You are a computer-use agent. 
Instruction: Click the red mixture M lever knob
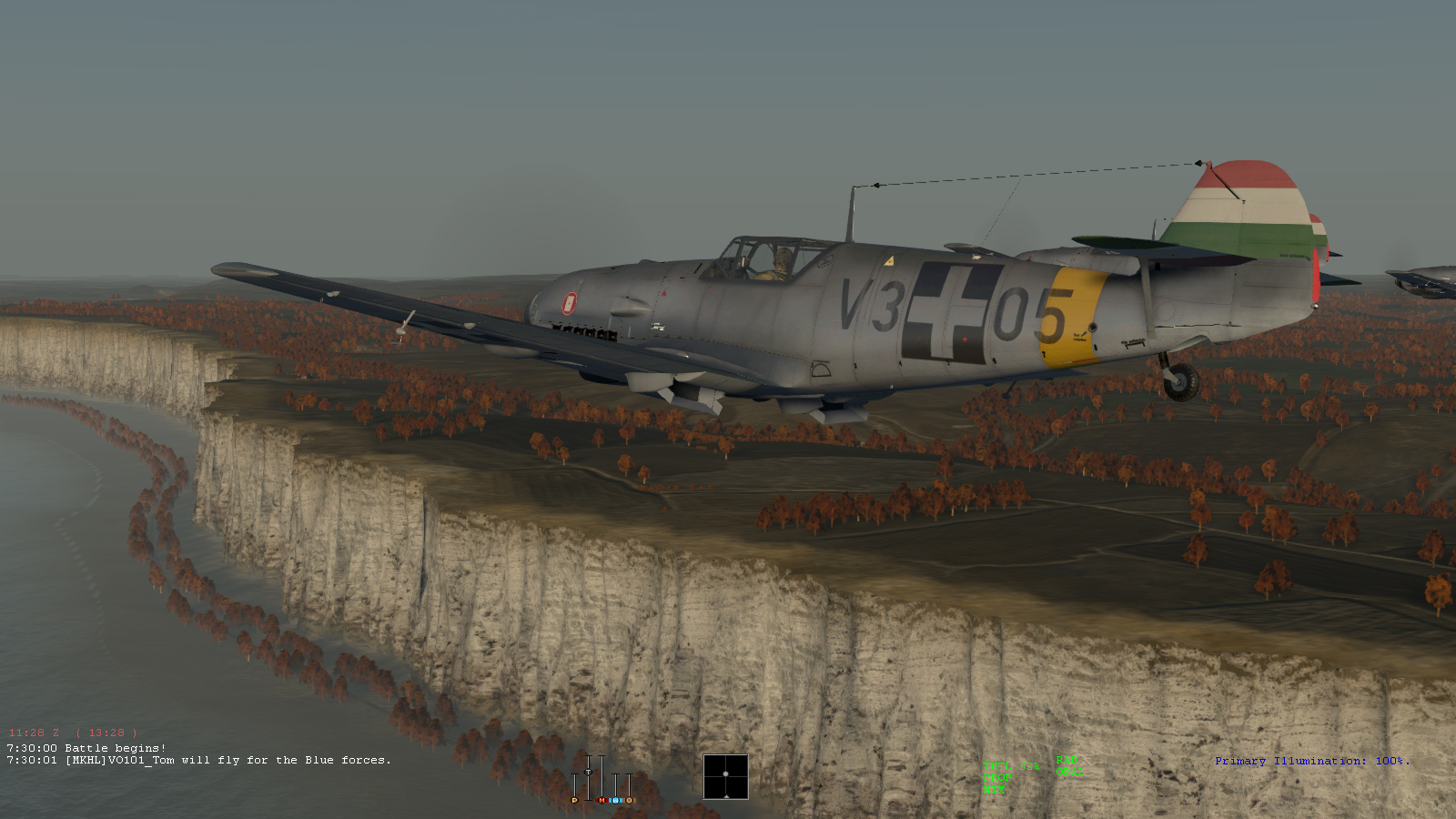pyautogui.click(x=602, y=800)
